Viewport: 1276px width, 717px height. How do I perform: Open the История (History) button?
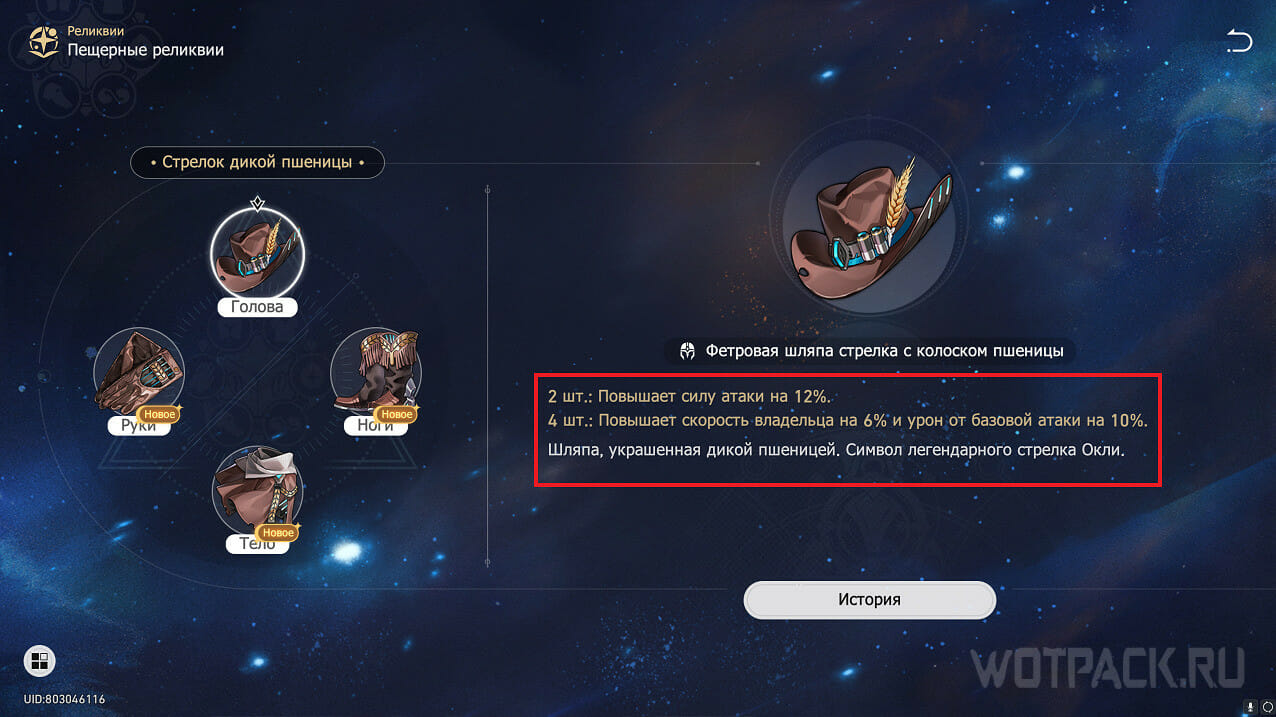[x=869, y=600]
